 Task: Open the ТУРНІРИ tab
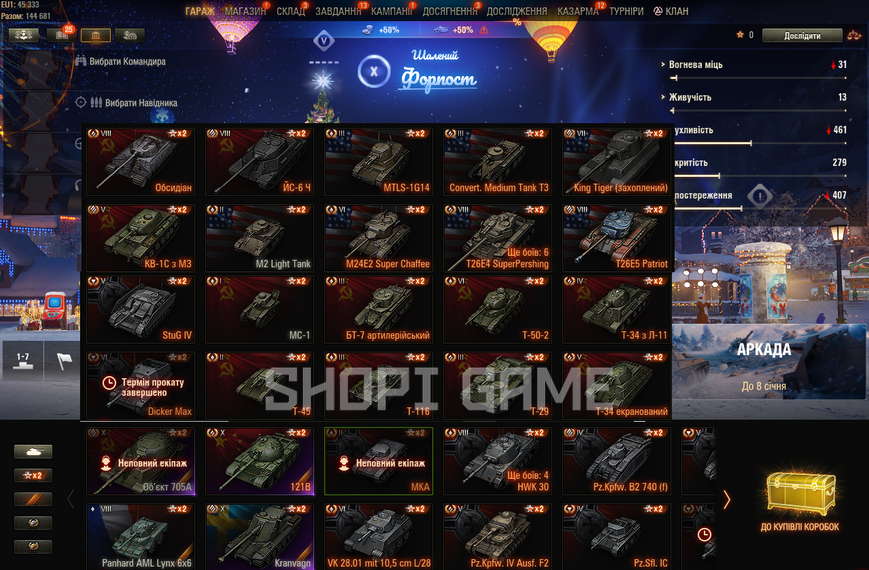626,11
